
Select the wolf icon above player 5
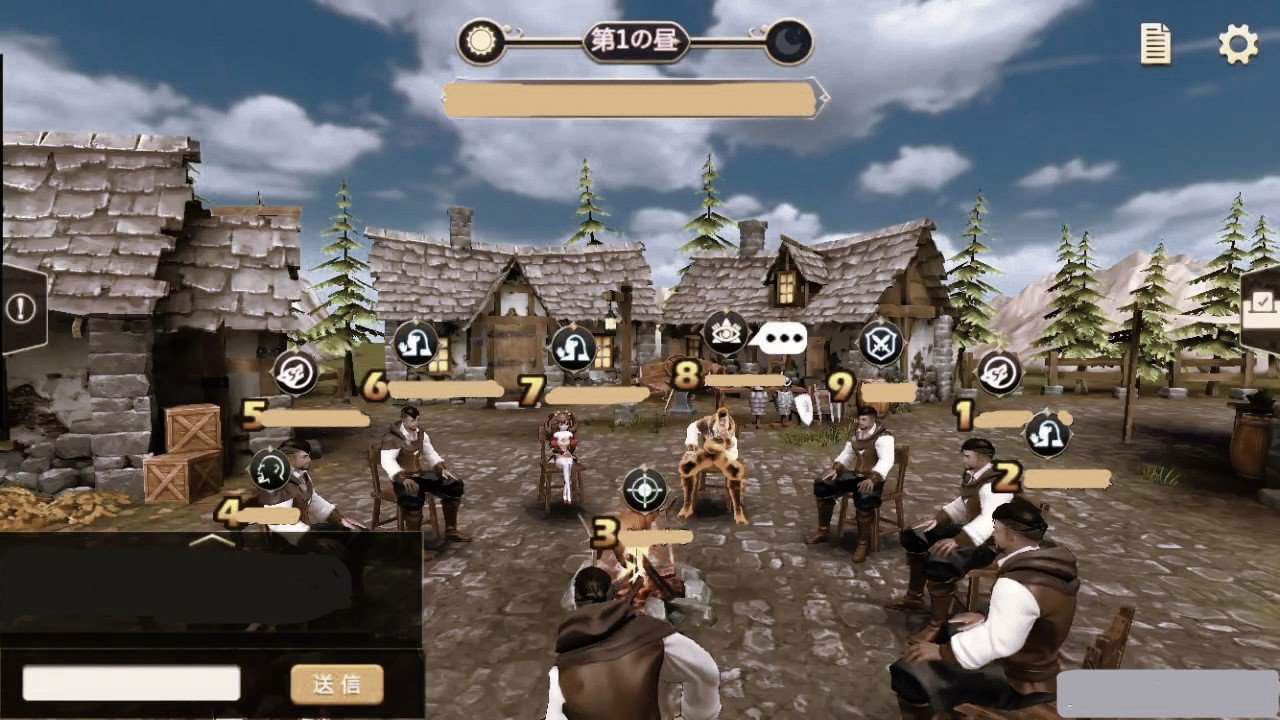(x=295, y=373)
